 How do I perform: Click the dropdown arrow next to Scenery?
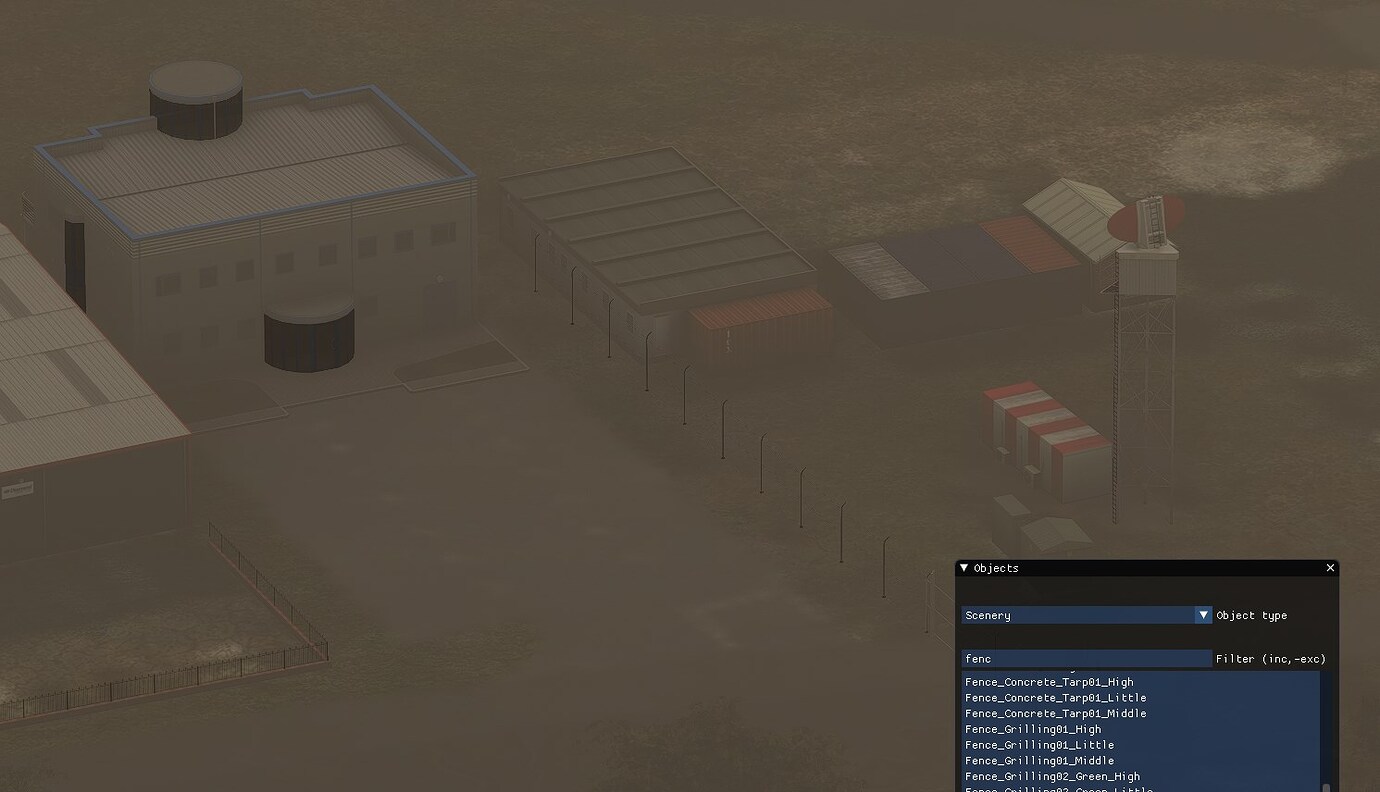(x=1203, y=614)
